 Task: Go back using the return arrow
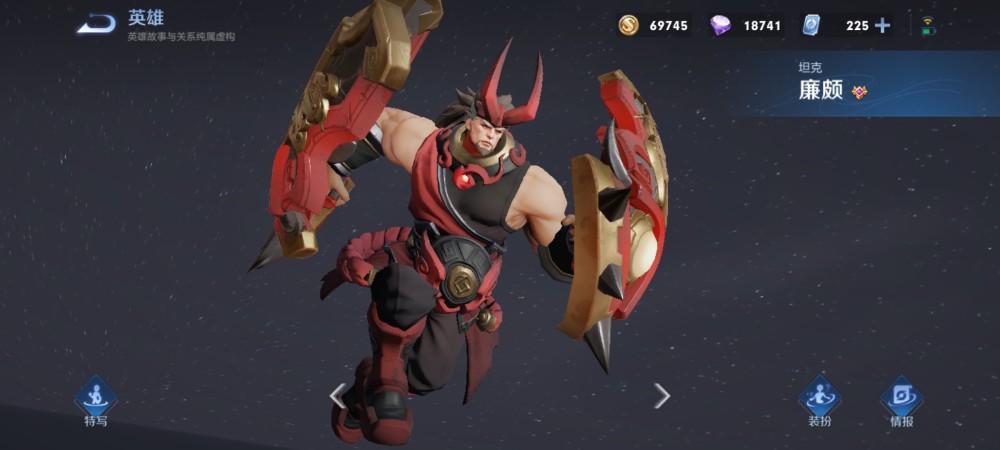96,24
